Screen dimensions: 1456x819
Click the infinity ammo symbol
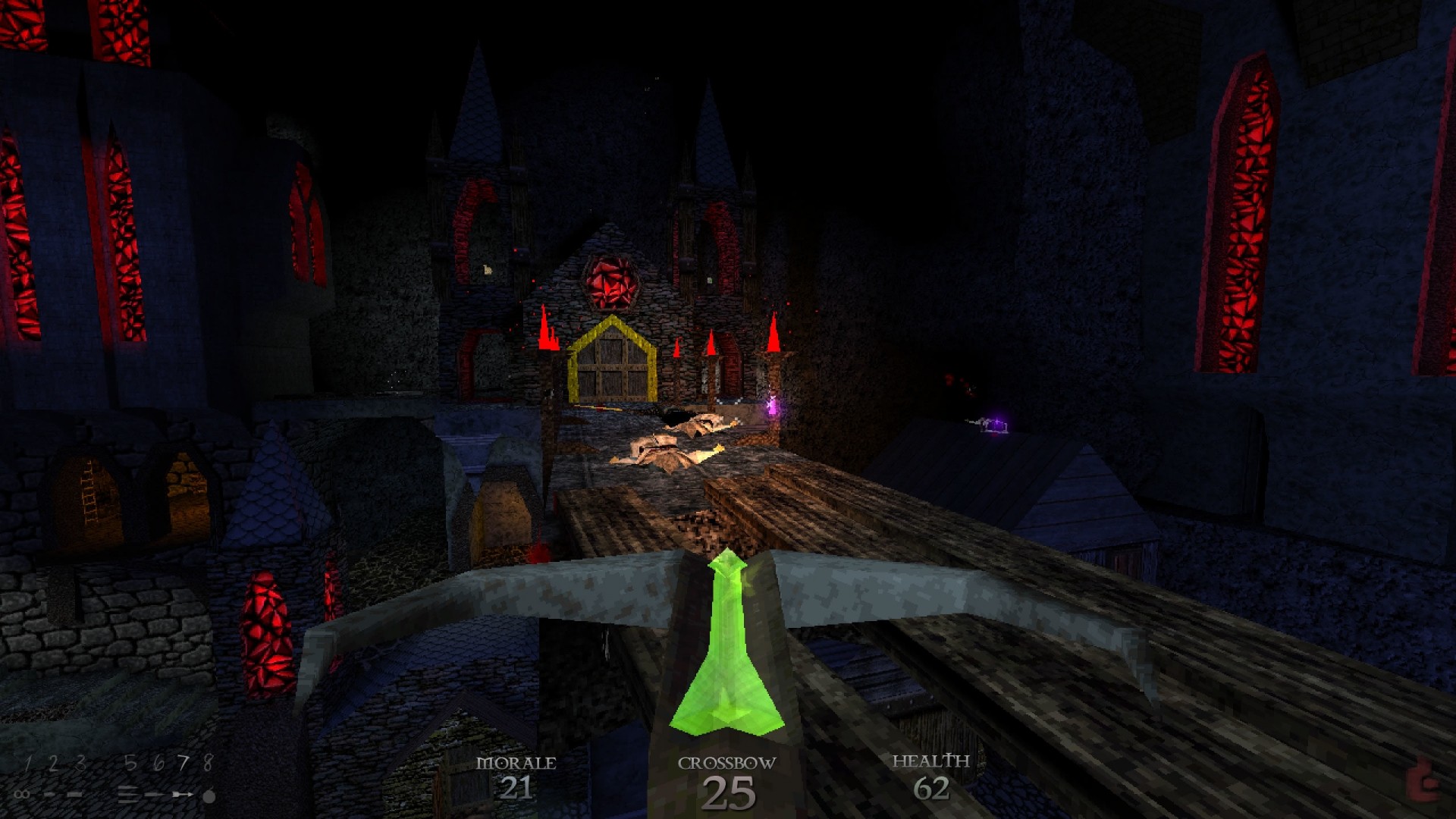[23, 795]
